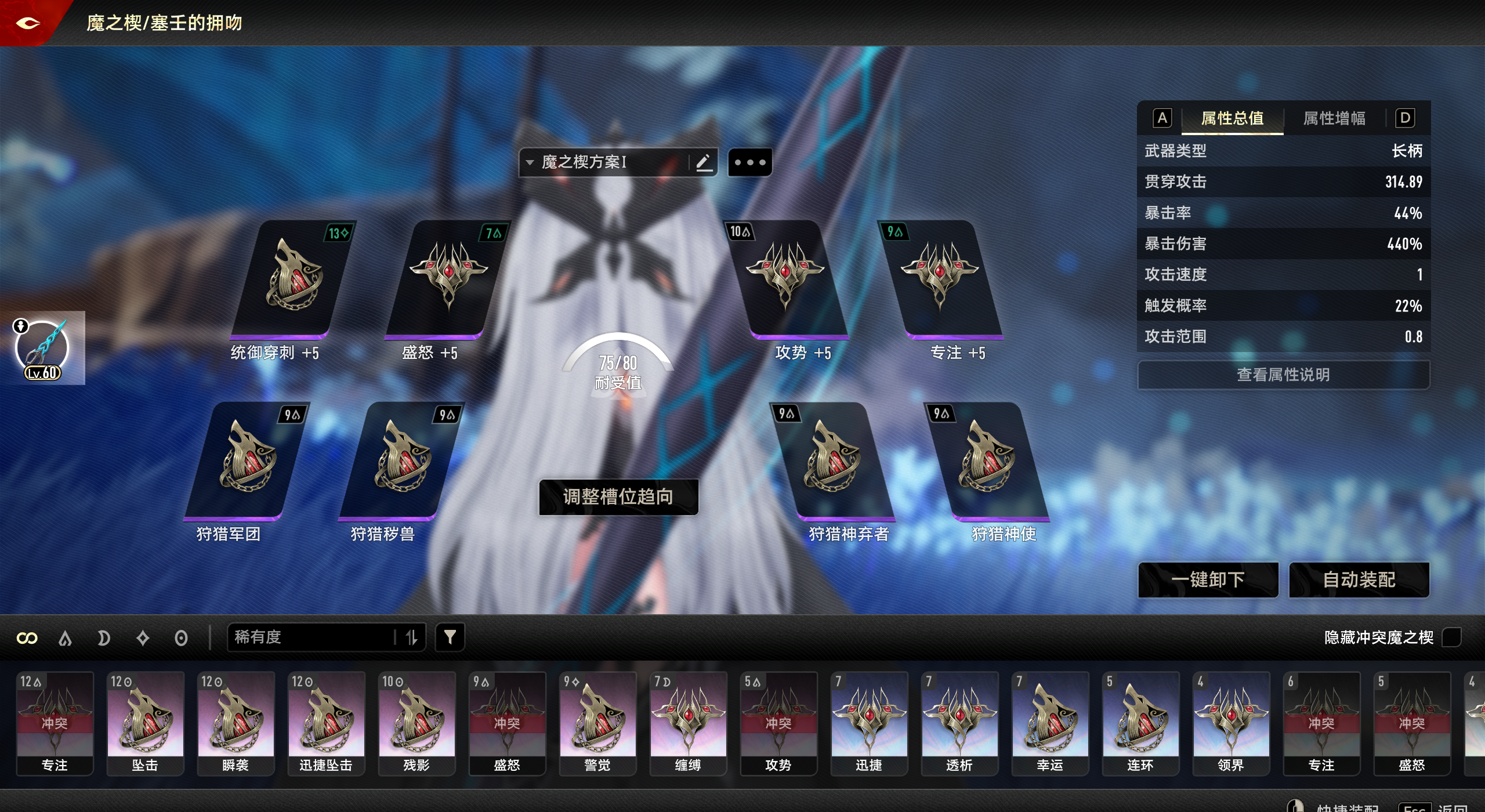Open the ellipsis more-options icon
Image resolution: width=1485 pixels, height=812 pixels.
pyautogui.click(x=751, y=162)
